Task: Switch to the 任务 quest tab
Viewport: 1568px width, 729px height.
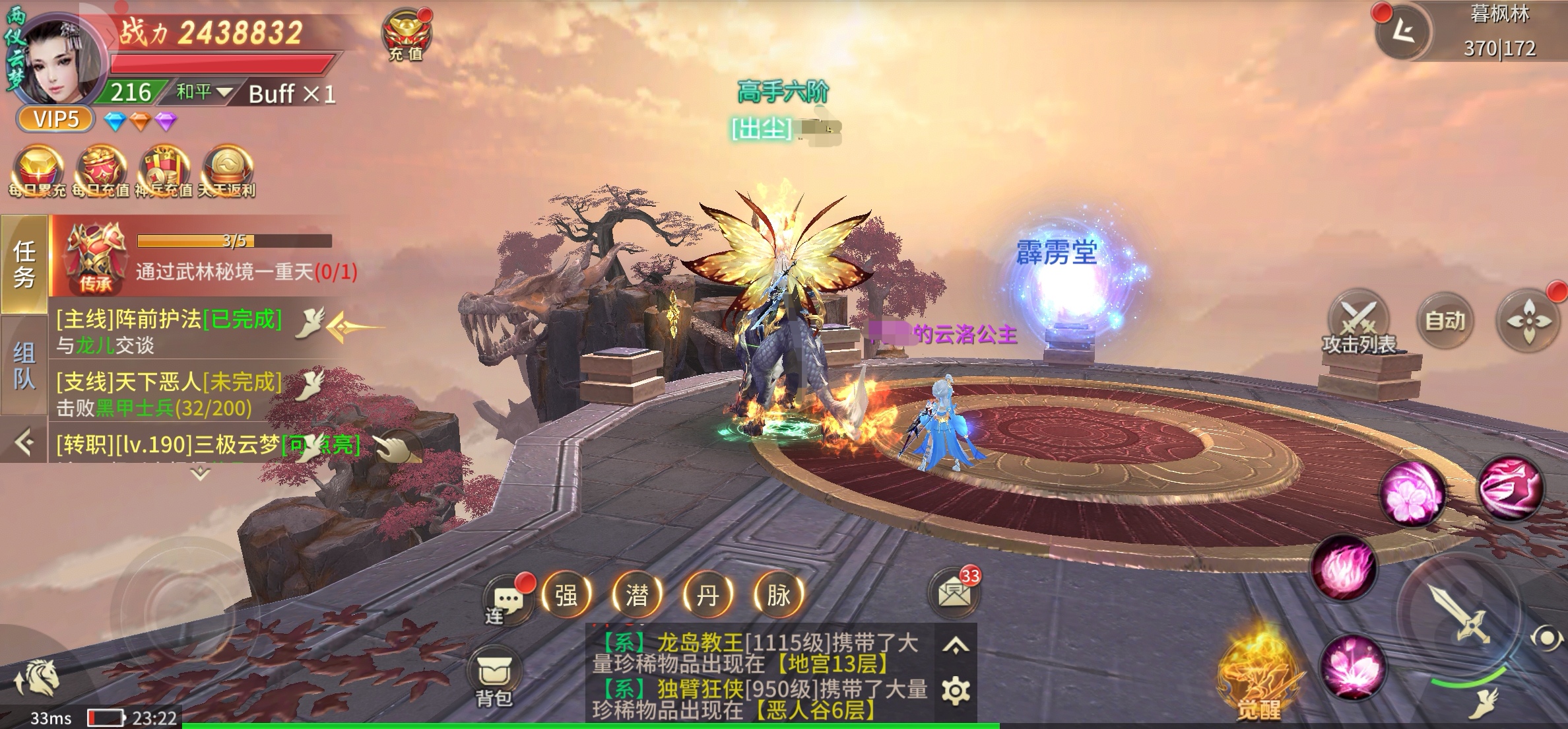Action: coord(24,264)
